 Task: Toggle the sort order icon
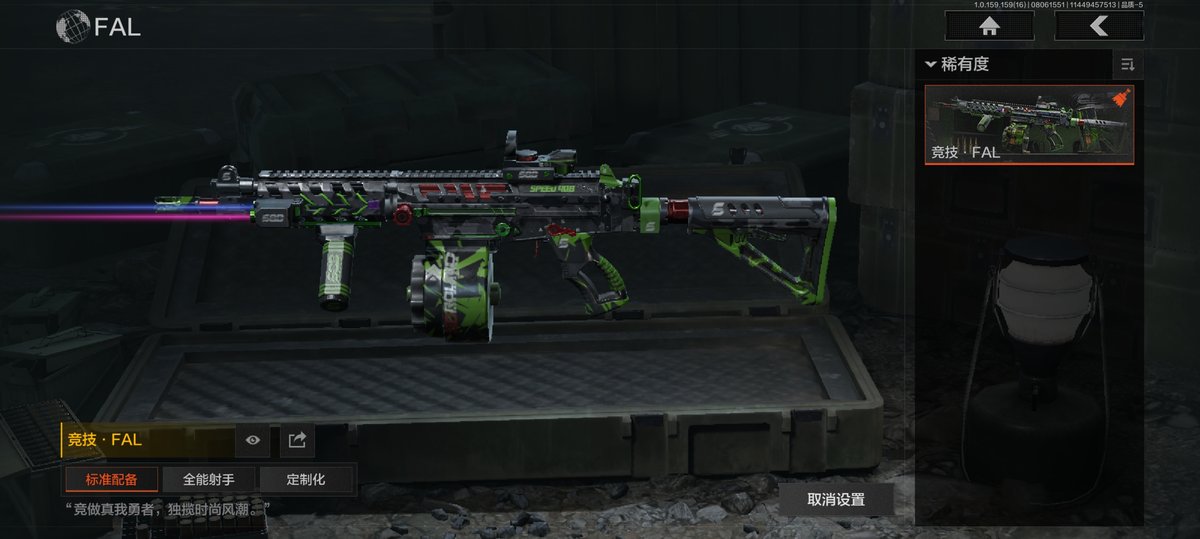point(1127,65)
